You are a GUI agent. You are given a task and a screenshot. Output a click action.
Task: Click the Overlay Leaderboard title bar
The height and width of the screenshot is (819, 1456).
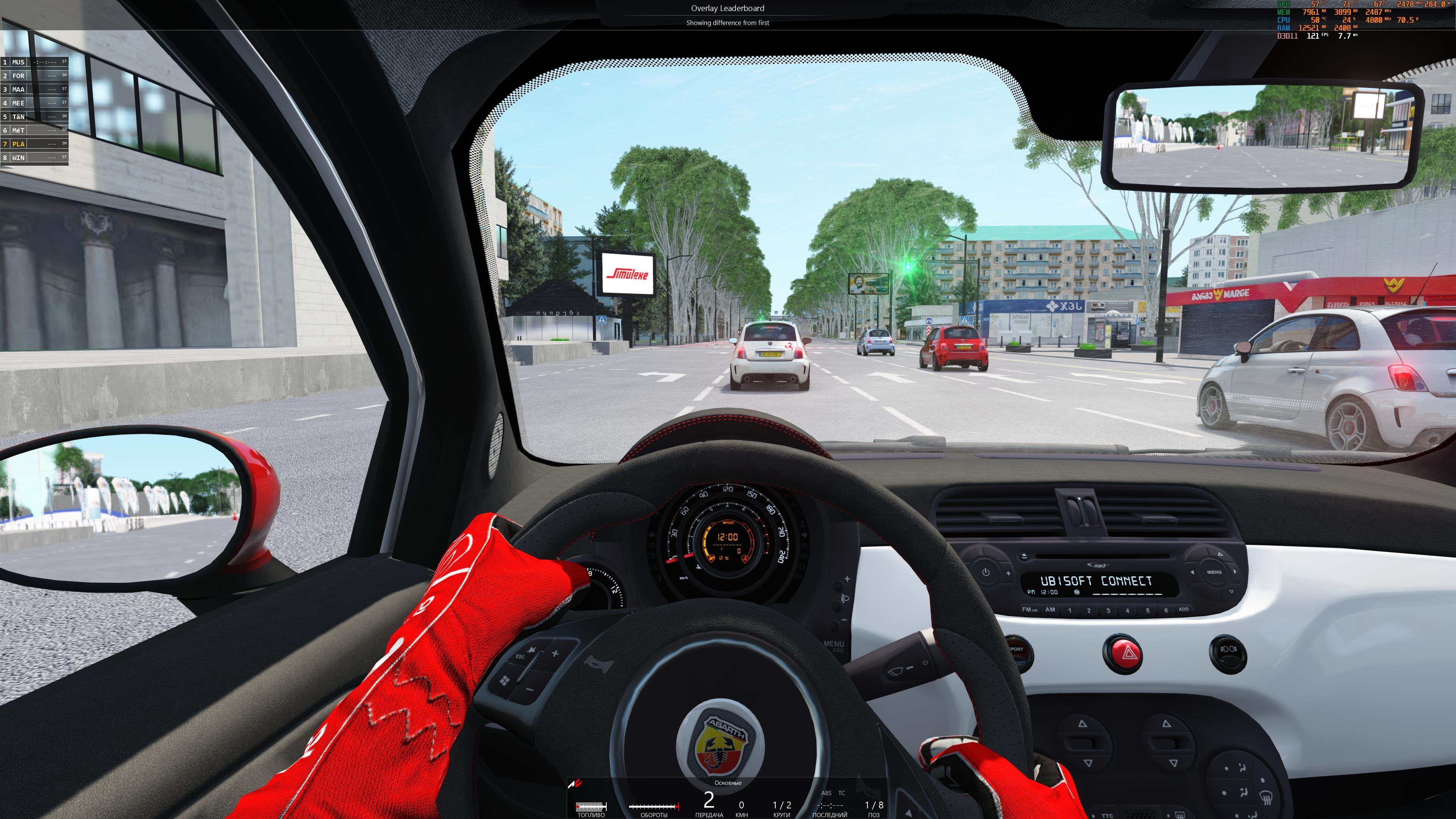(728, 8)
